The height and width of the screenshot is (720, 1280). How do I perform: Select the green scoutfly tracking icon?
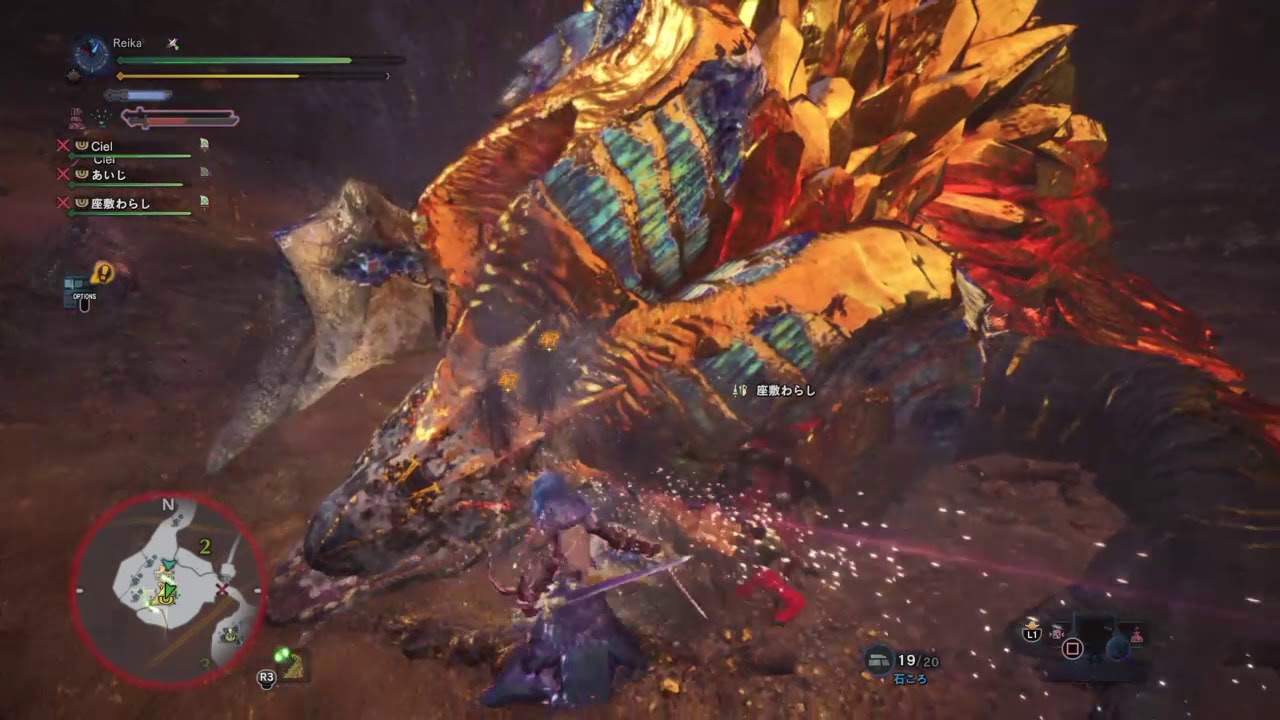(284, 658)
